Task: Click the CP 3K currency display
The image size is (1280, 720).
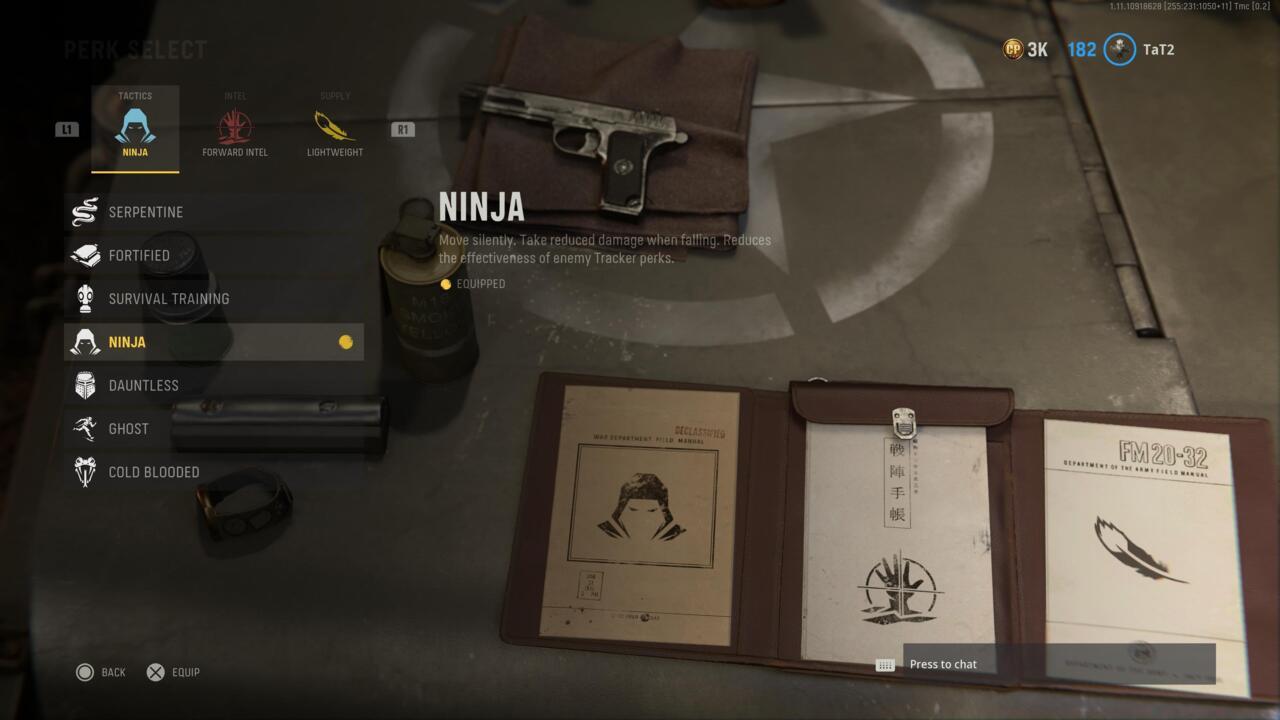Action: point(1025,47)
